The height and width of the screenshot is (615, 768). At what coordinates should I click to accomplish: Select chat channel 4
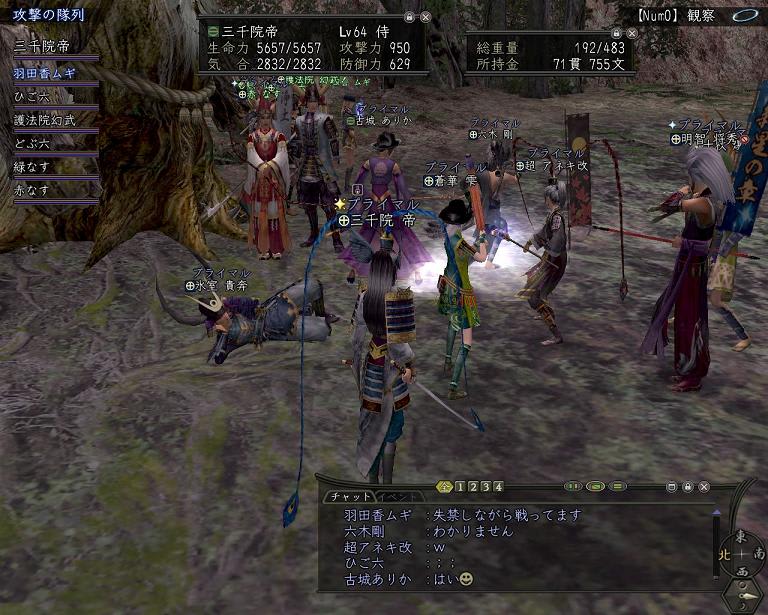coord(499,487)
